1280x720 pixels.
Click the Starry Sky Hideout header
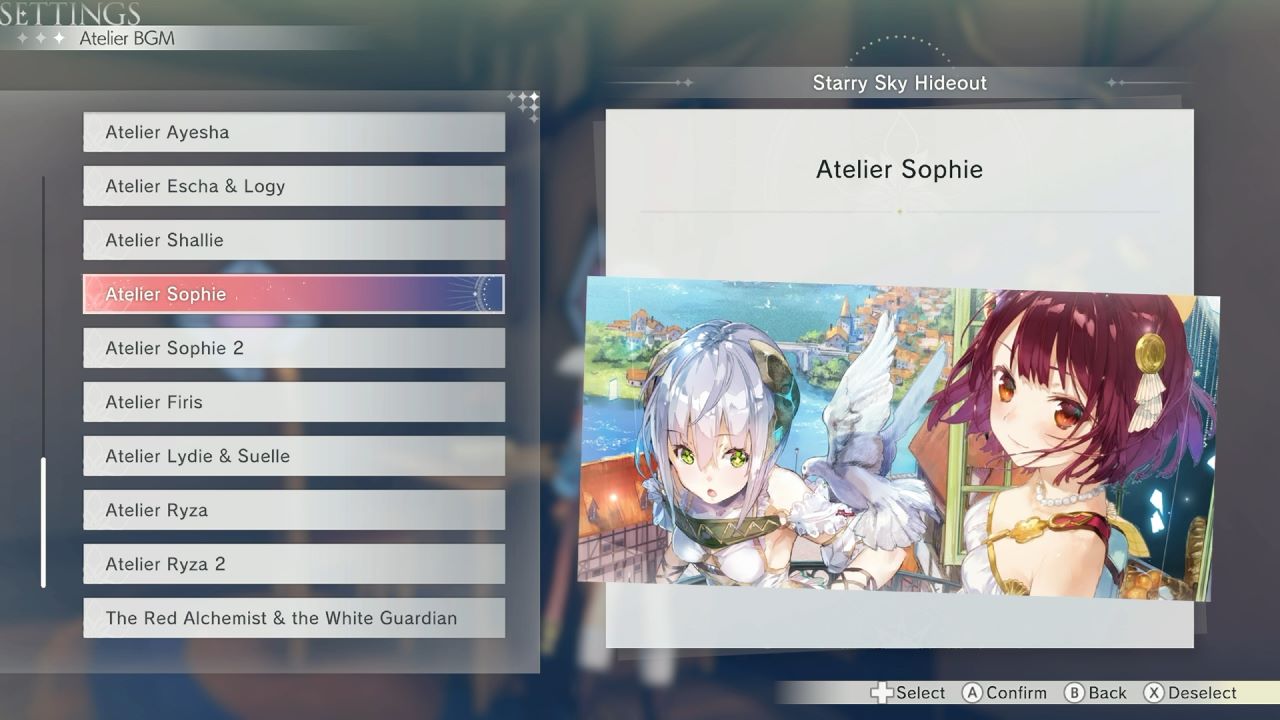[x=899, y=83]
